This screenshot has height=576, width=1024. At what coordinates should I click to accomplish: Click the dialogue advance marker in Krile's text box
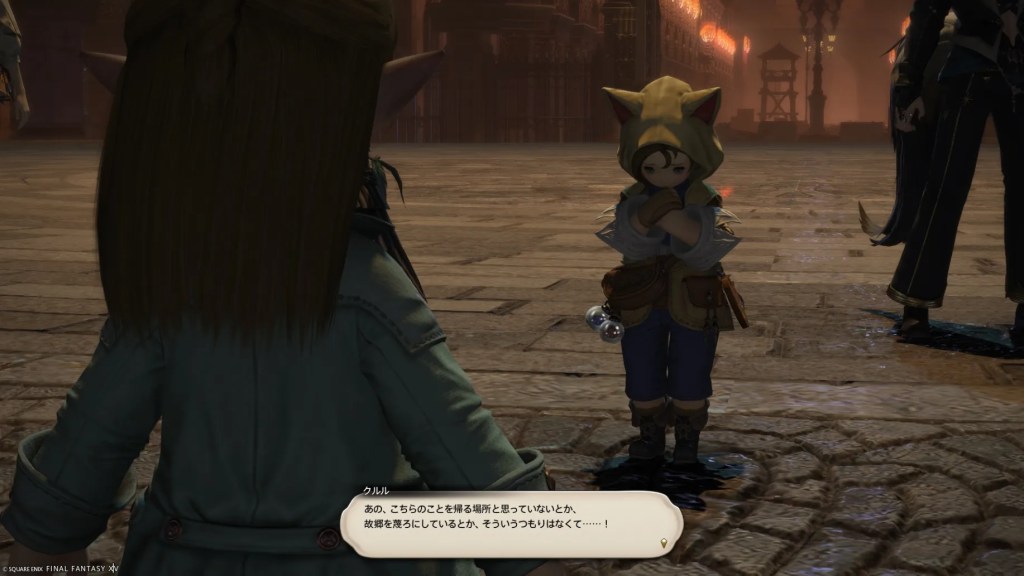coord(664,542)
